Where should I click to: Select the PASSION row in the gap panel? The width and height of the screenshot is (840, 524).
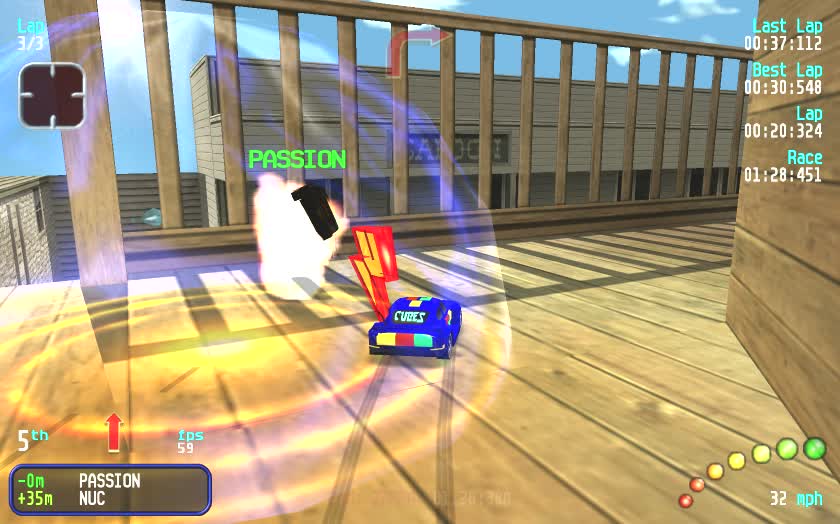(x=110, y=481)
